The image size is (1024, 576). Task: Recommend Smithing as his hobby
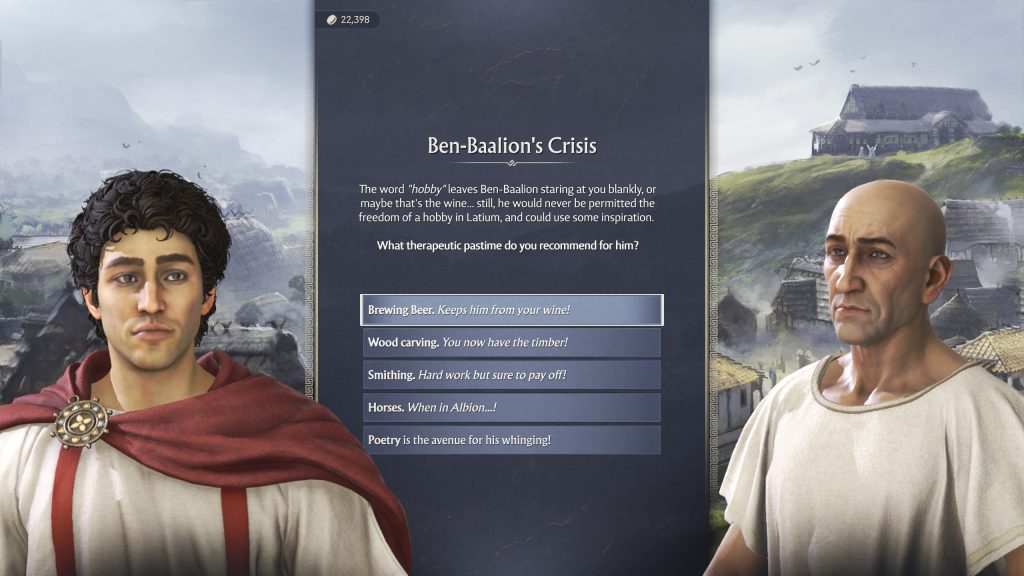click(x=511, y=375)
